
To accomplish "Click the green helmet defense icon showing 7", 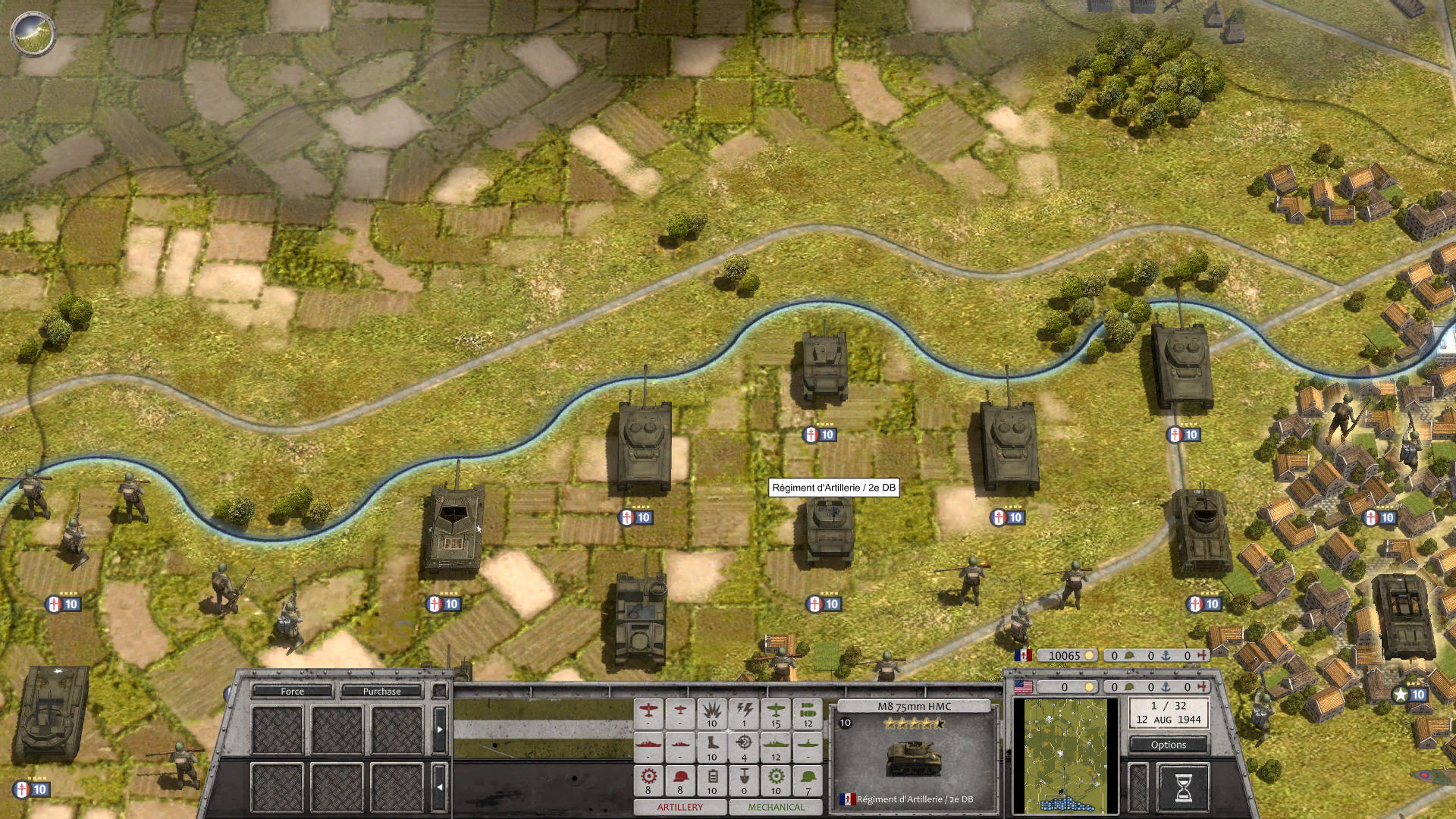I will [807, 778].
